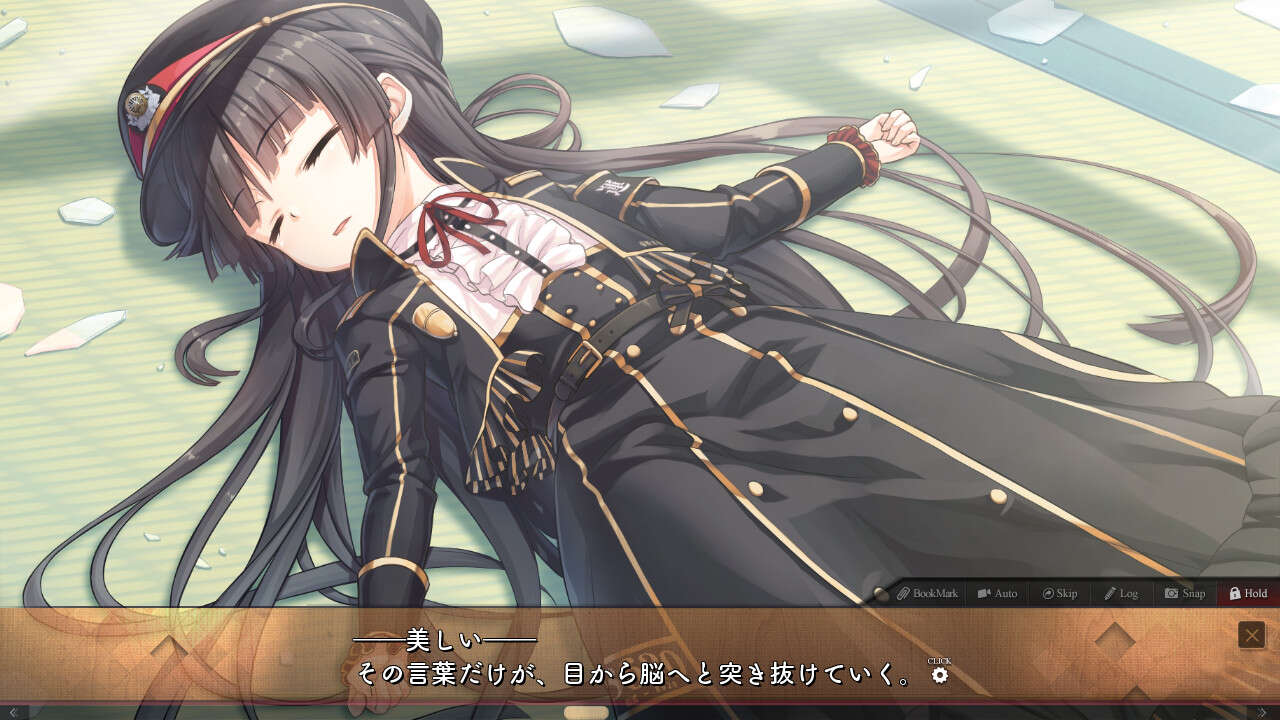Enable Auto text advance

997,593
